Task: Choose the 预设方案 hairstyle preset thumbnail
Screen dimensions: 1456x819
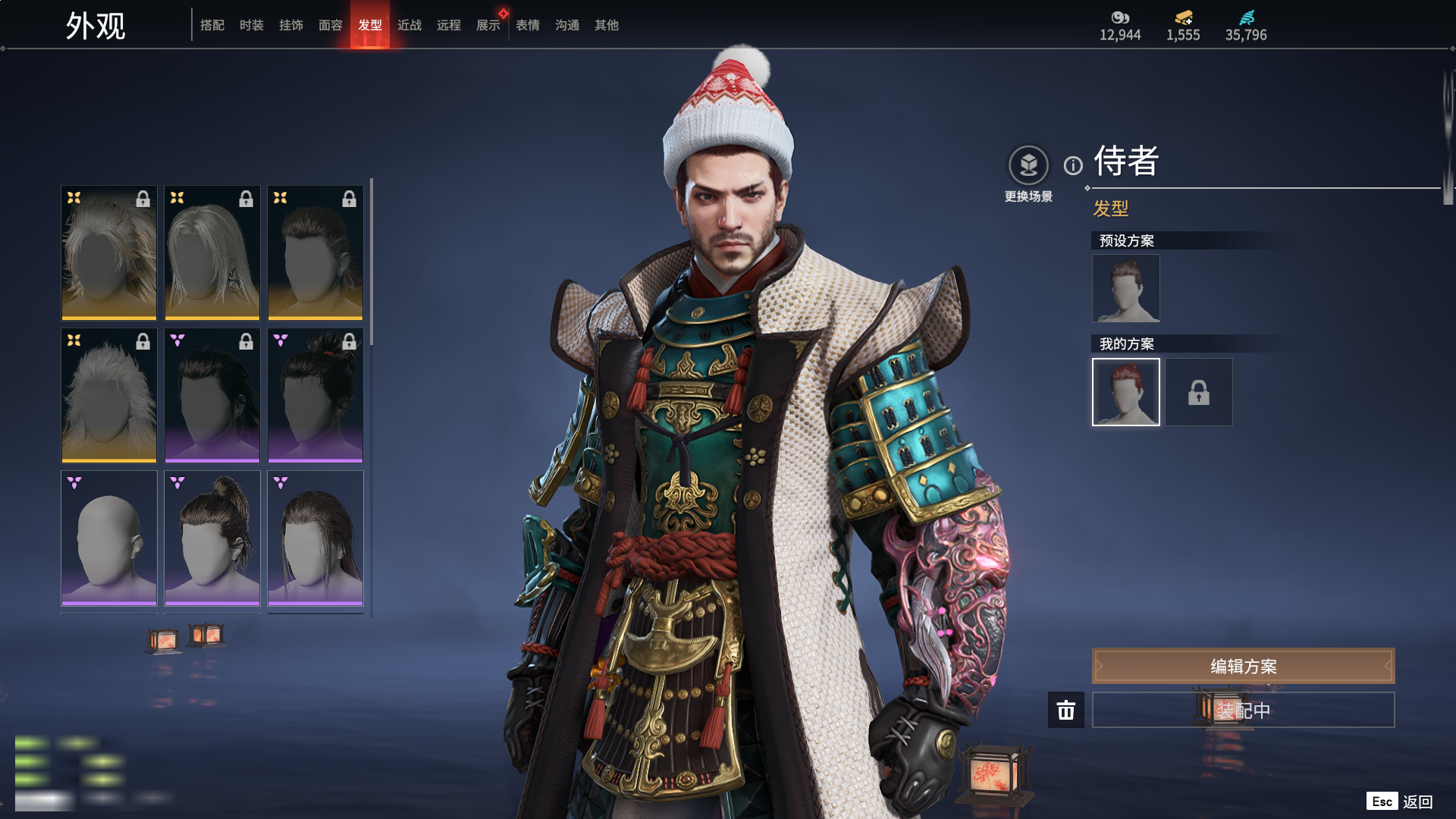Action: 1125,288
